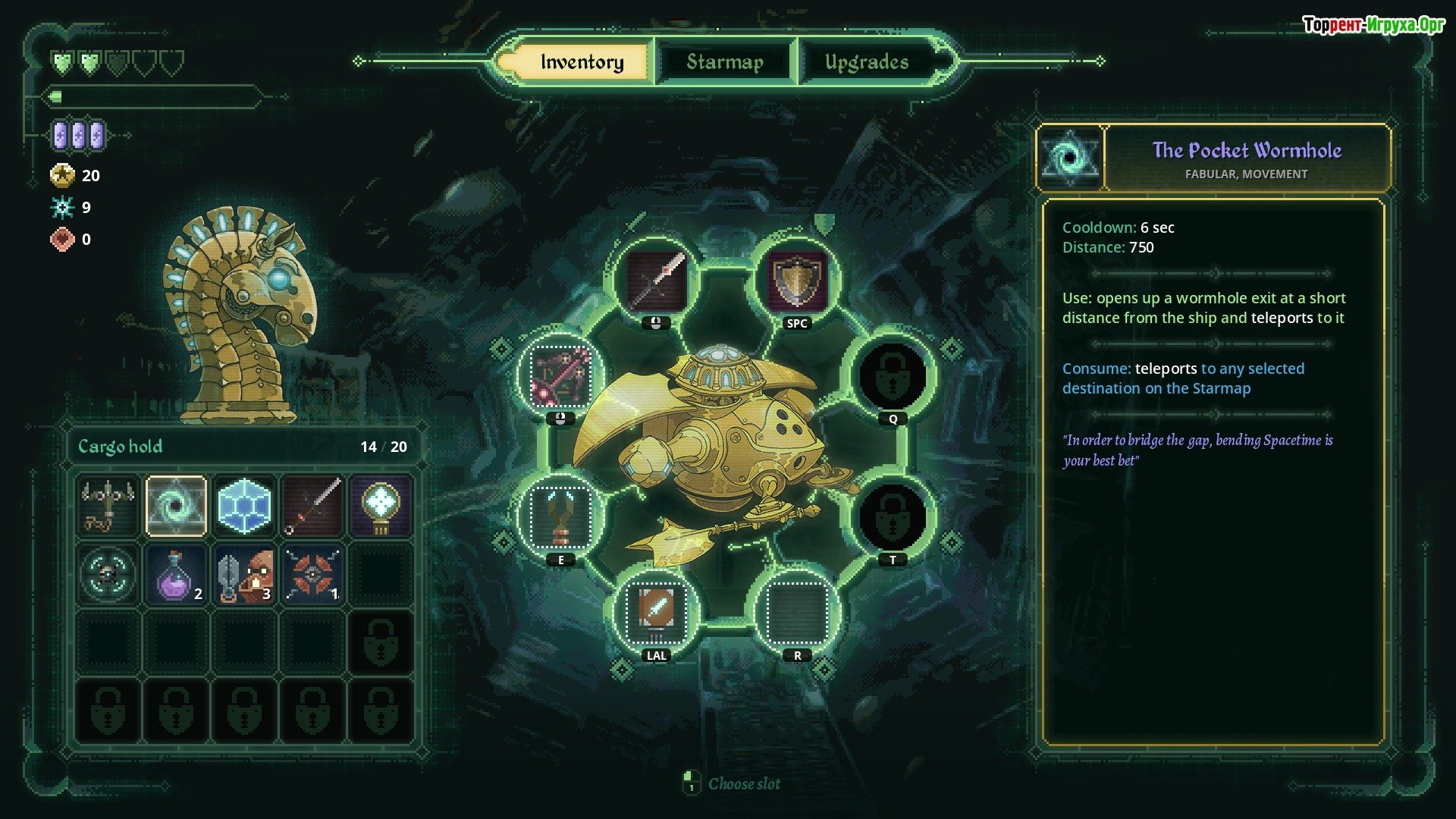Select the Inventory tab
1456x819 pixels.
[582, 61]
